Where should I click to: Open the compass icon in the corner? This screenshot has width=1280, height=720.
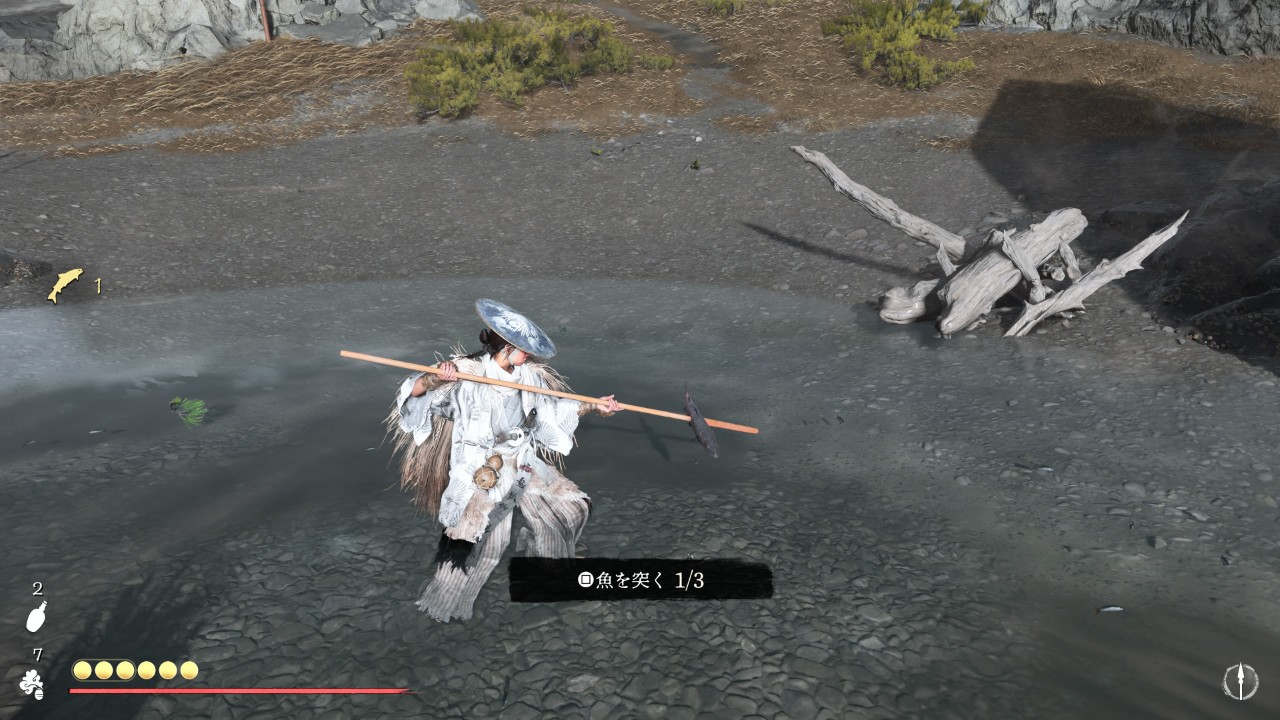point(1240,681)
